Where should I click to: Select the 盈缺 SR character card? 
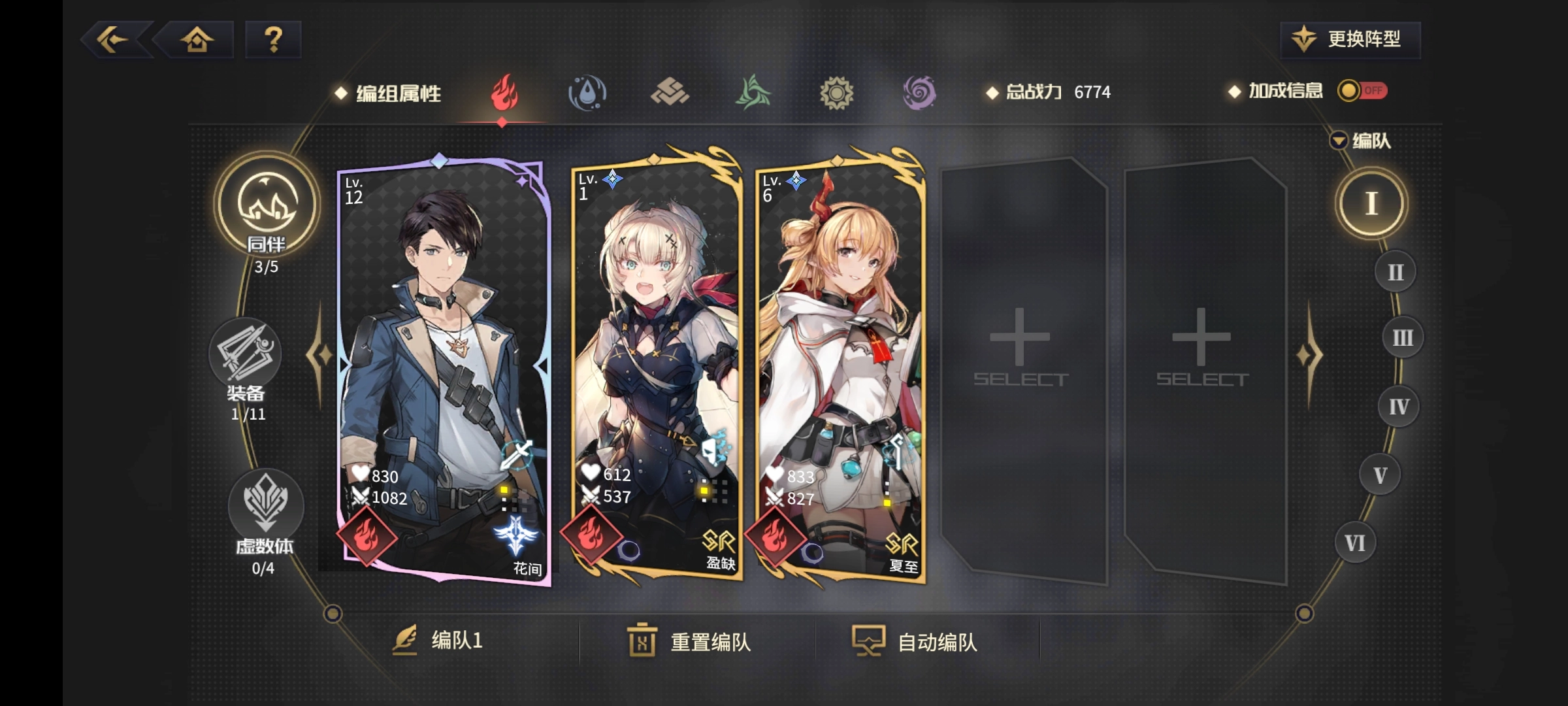click(x=656, y=366)
